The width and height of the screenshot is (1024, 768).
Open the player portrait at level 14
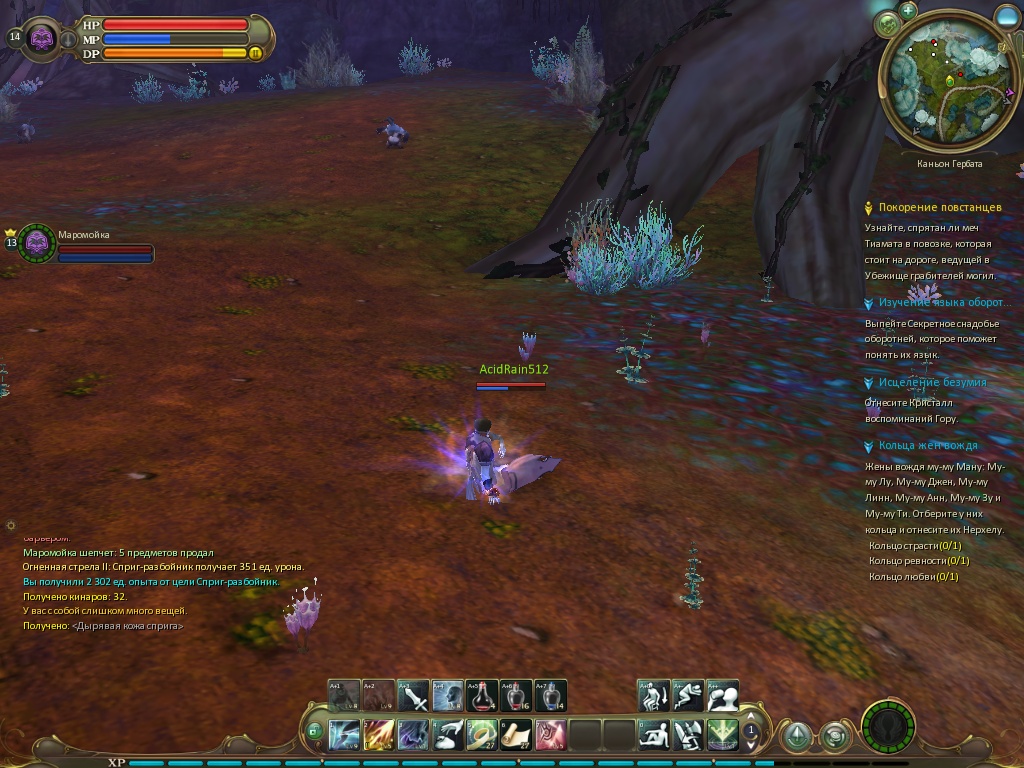tap(41, 39)
